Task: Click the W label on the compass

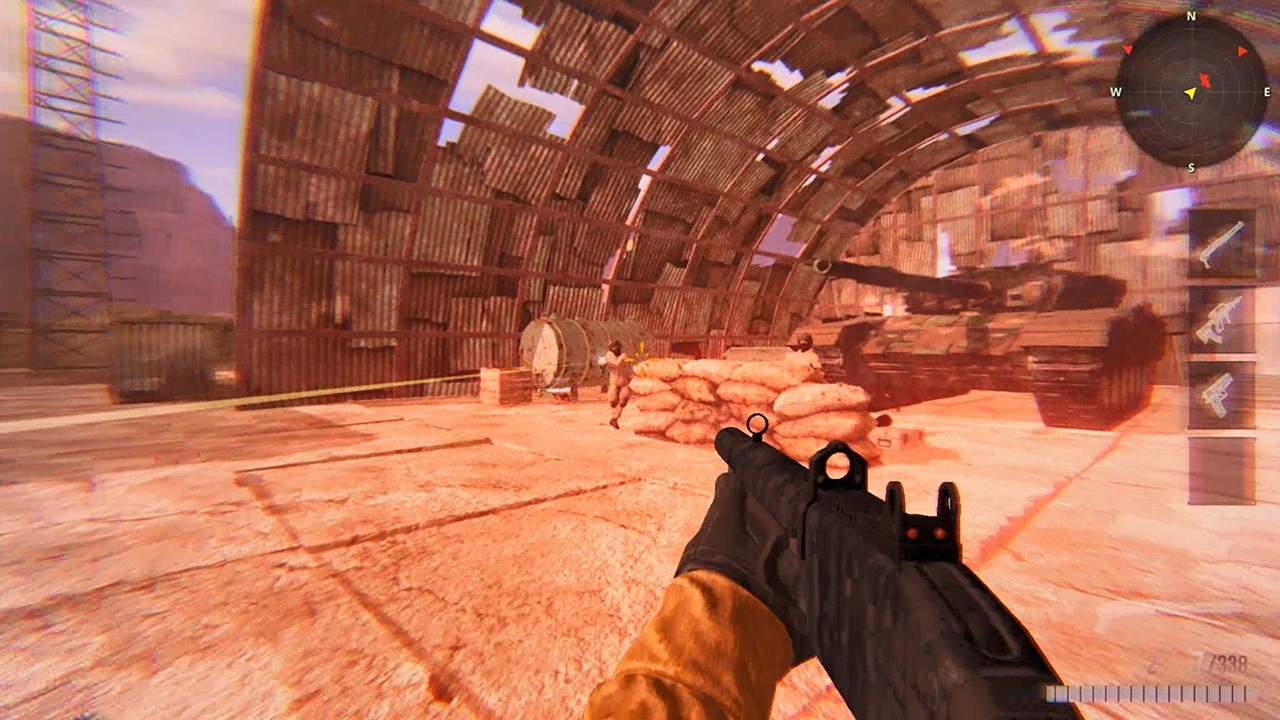Action: point(1116,92)
